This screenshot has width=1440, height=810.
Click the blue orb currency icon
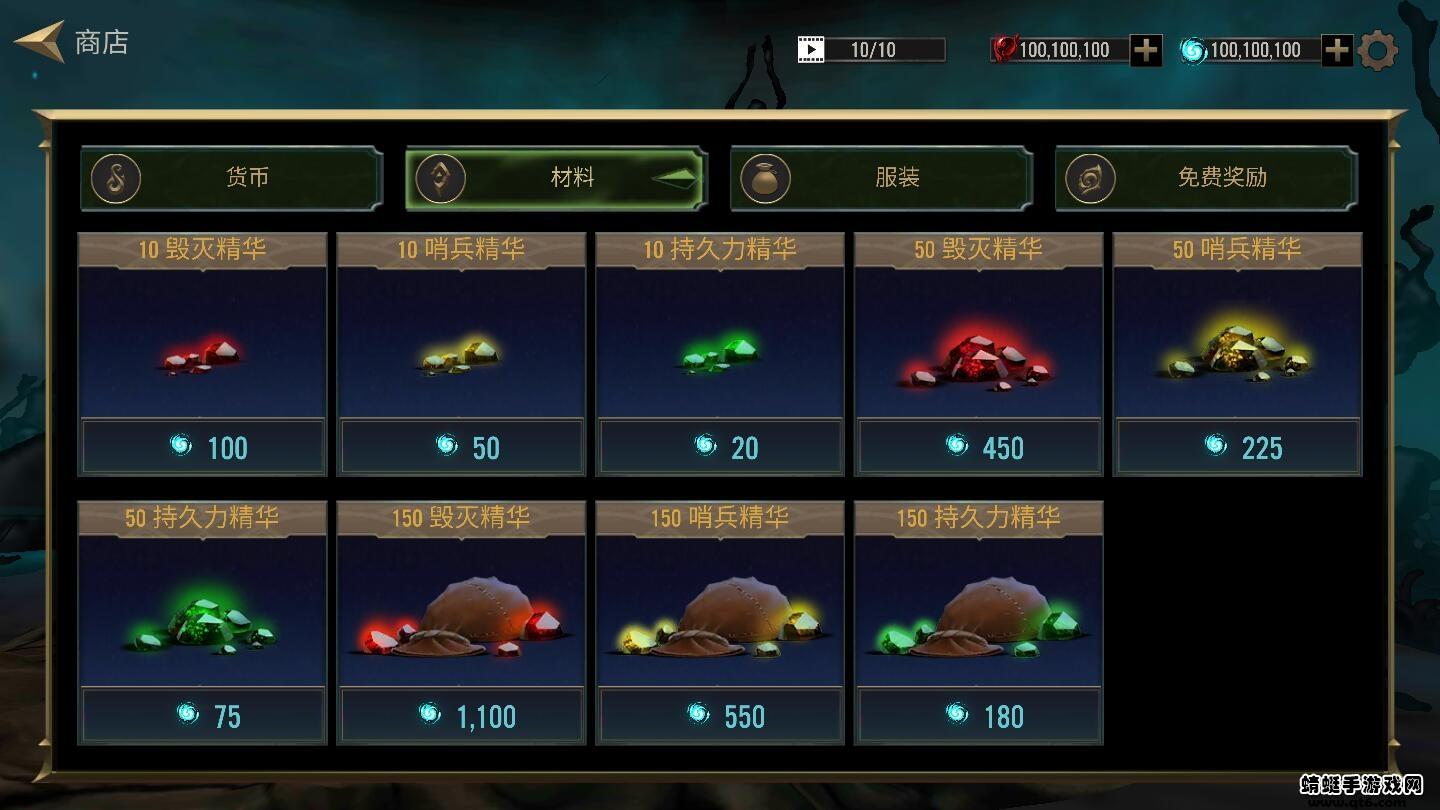(x=1192, y=49)
